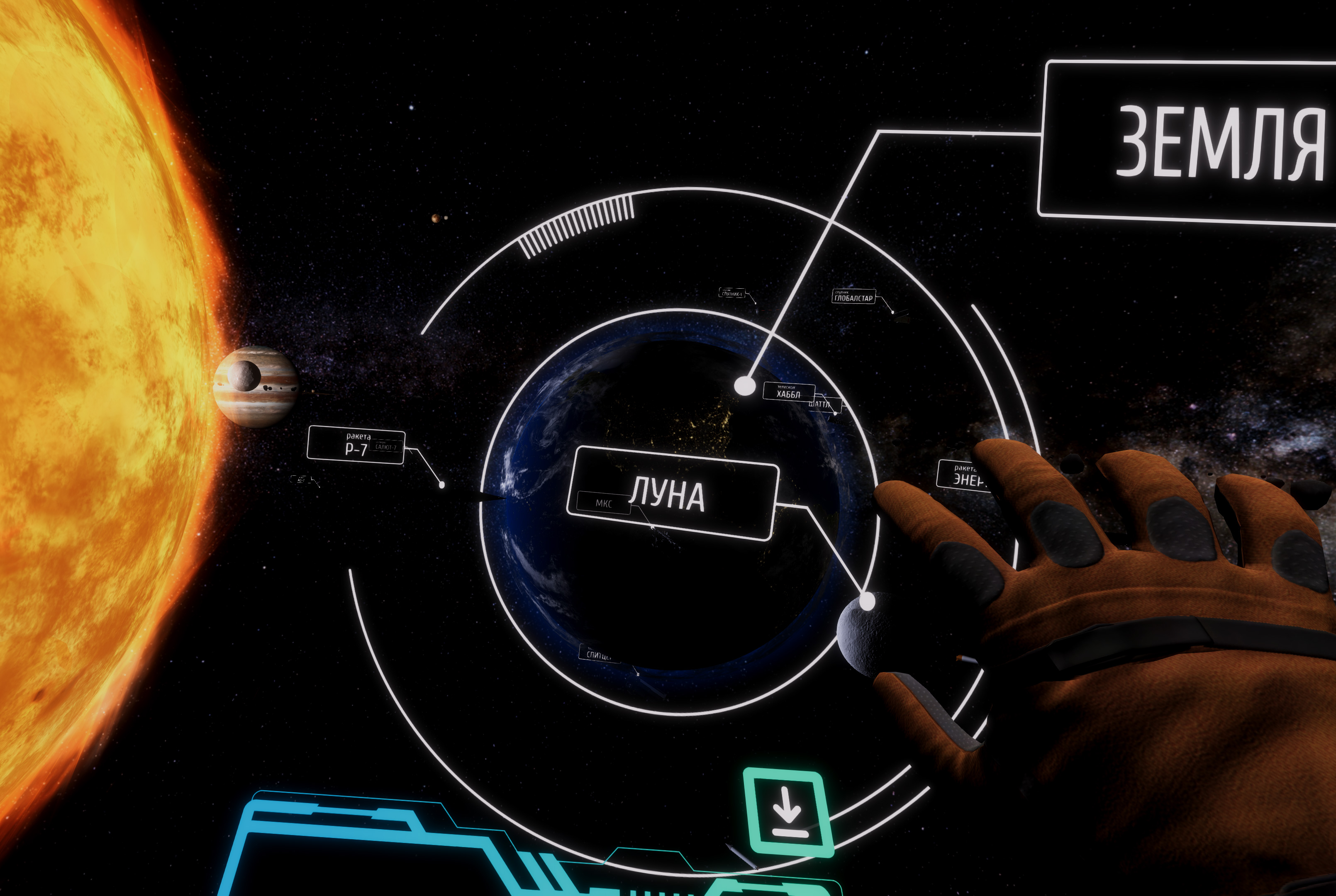The image size is (1336, 896).
Task: Select the ЗЕМЛЯ label box
Action: 1189,142
